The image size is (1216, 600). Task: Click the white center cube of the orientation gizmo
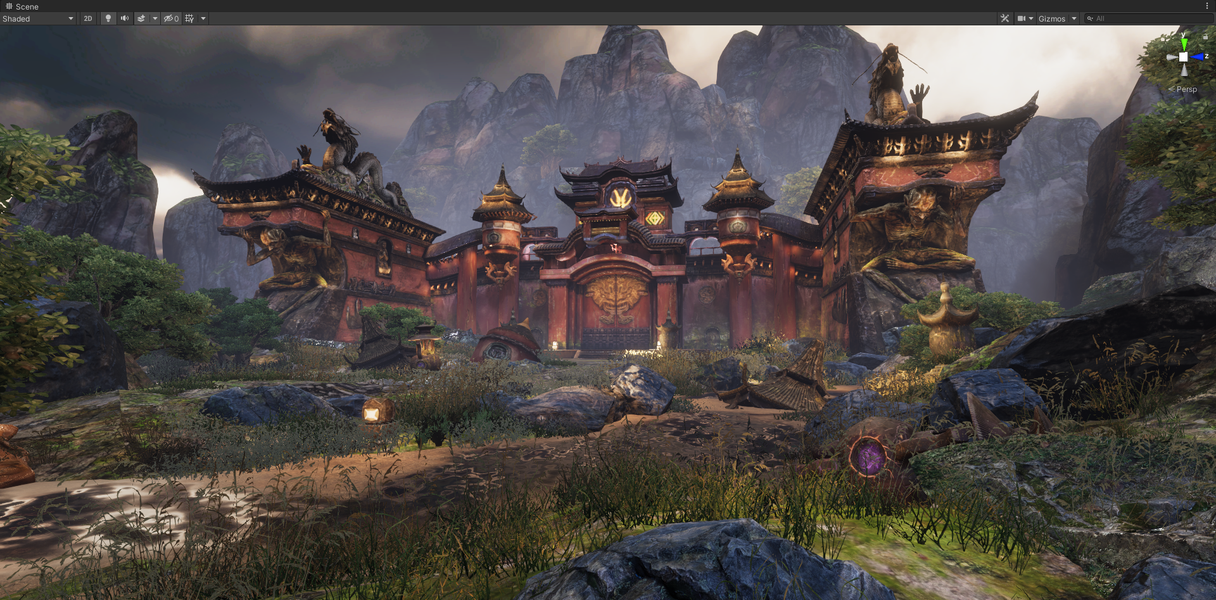tap(1184, 58)
